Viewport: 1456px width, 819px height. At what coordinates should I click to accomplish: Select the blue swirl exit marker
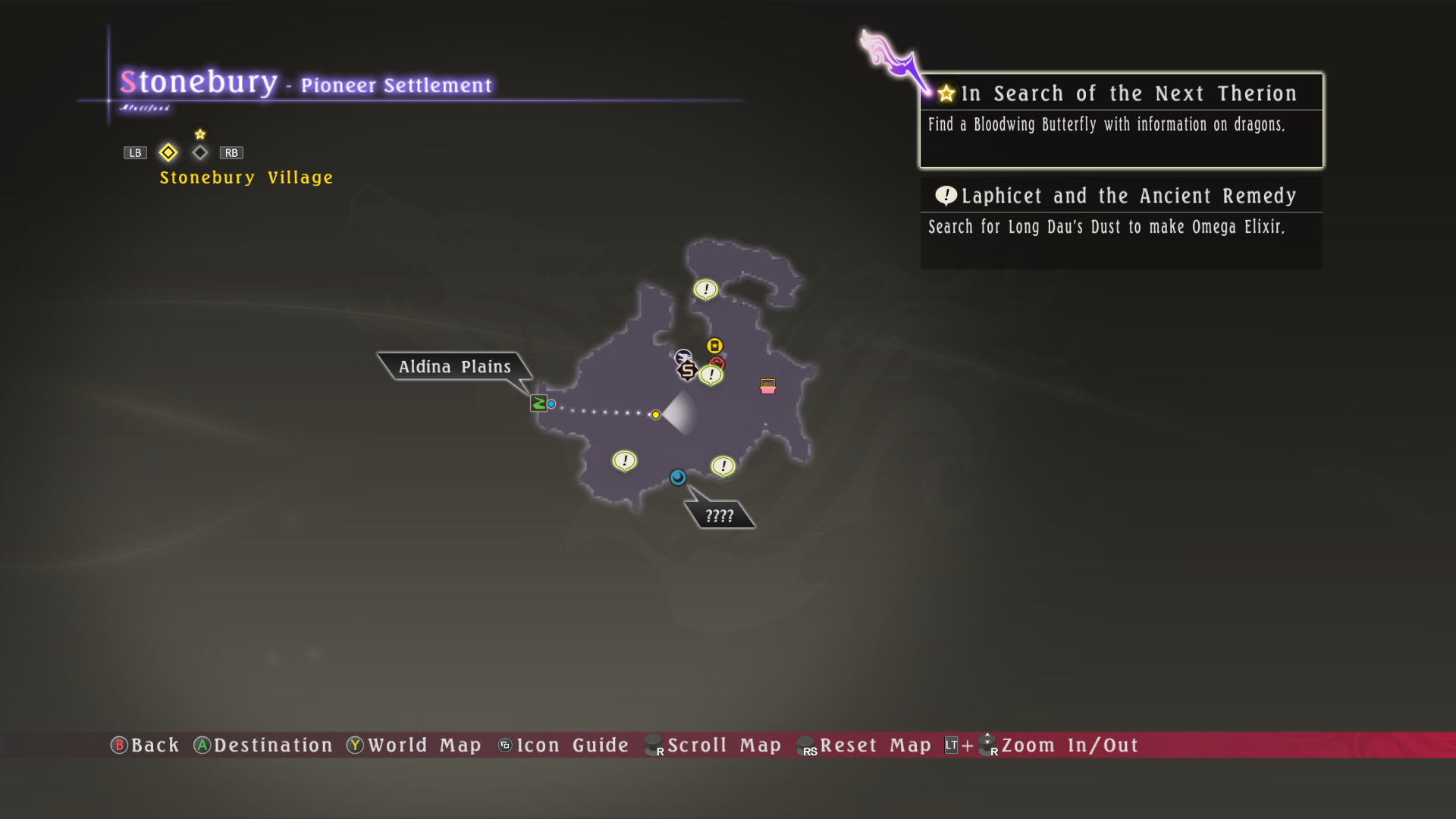(678, 477)
